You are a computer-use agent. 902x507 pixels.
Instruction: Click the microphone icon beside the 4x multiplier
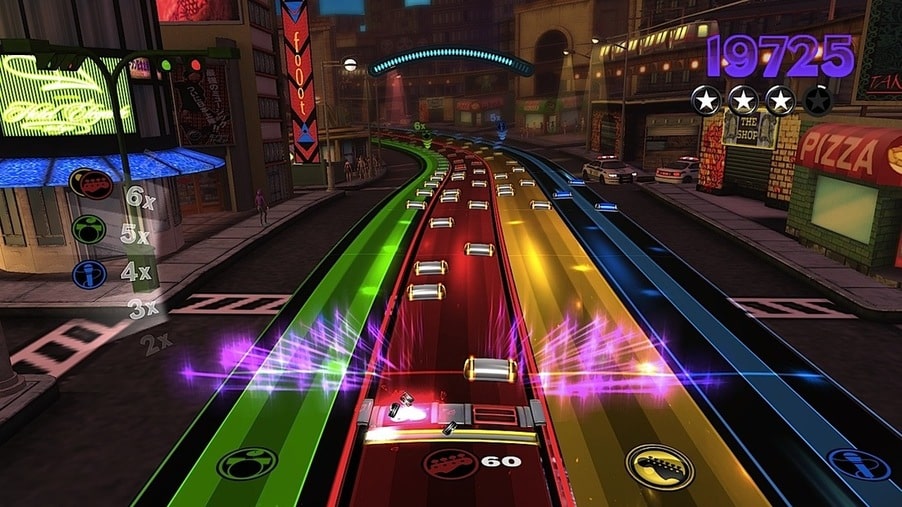click(x=88, y=272)
